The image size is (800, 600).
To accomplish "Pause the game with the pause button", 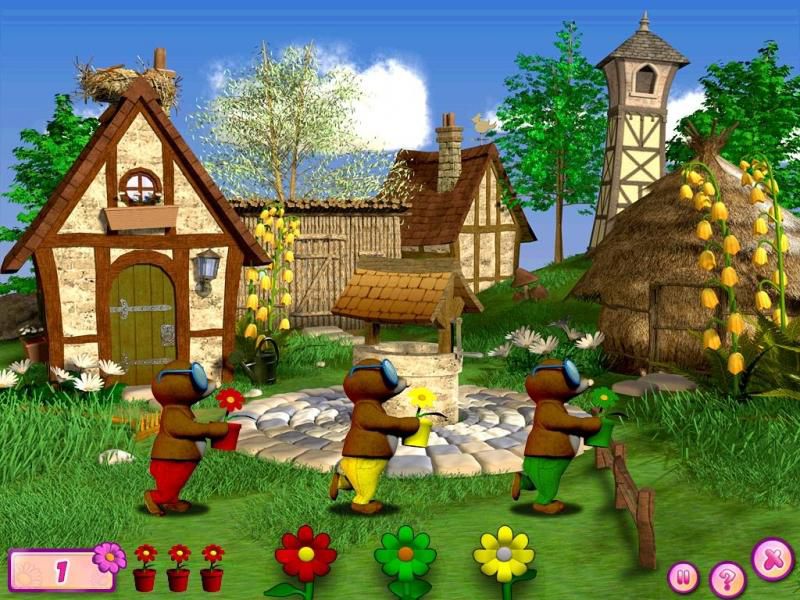I will point(684,577).
